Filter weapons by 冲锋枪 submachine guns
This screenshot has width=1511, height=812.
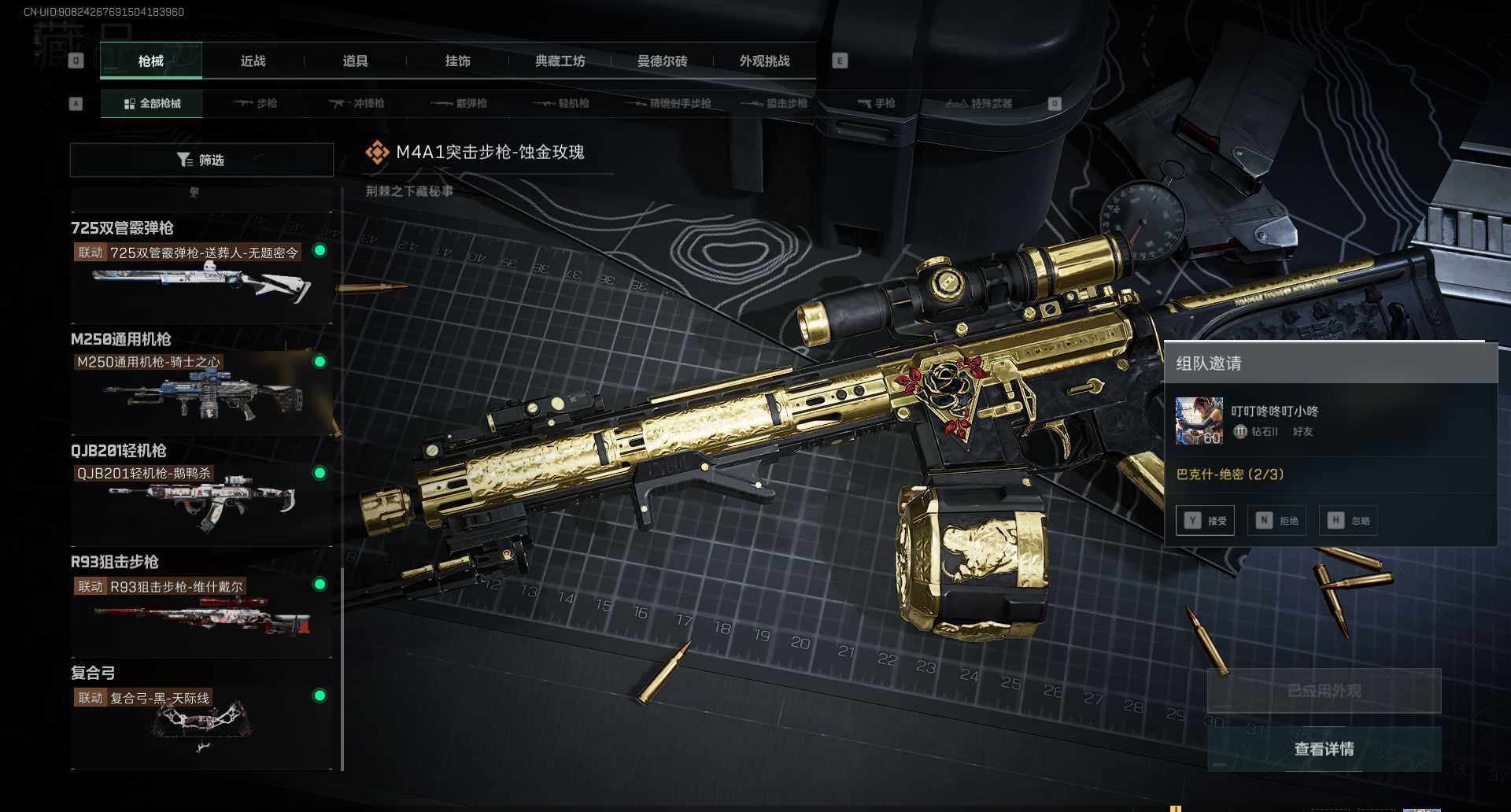tap(357, 103)
